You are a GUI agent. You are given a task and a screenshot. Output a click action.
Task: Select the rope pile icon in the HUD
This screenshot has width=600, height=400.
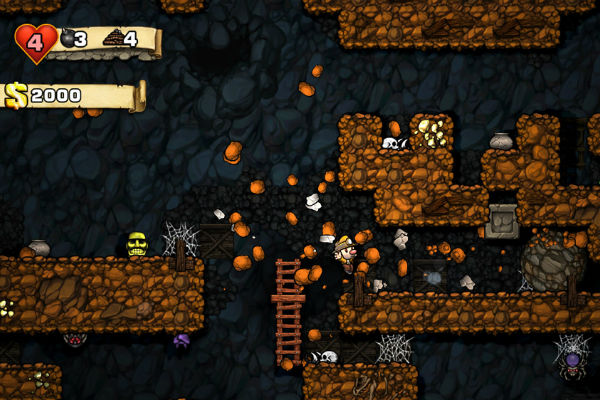click(x=112, y=38)
